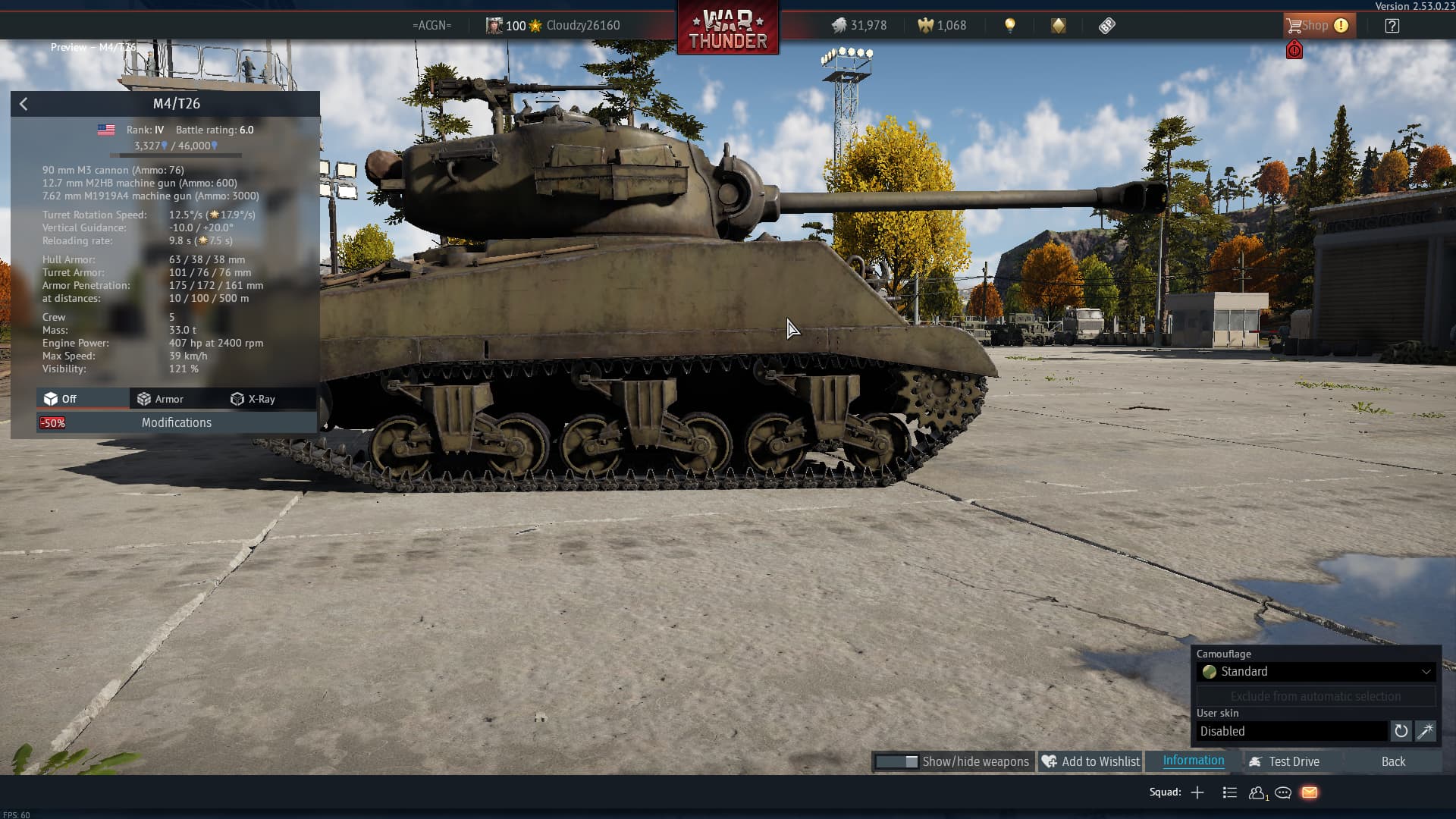
Task: Open the Shop
Action: [x=1316, y=26]
